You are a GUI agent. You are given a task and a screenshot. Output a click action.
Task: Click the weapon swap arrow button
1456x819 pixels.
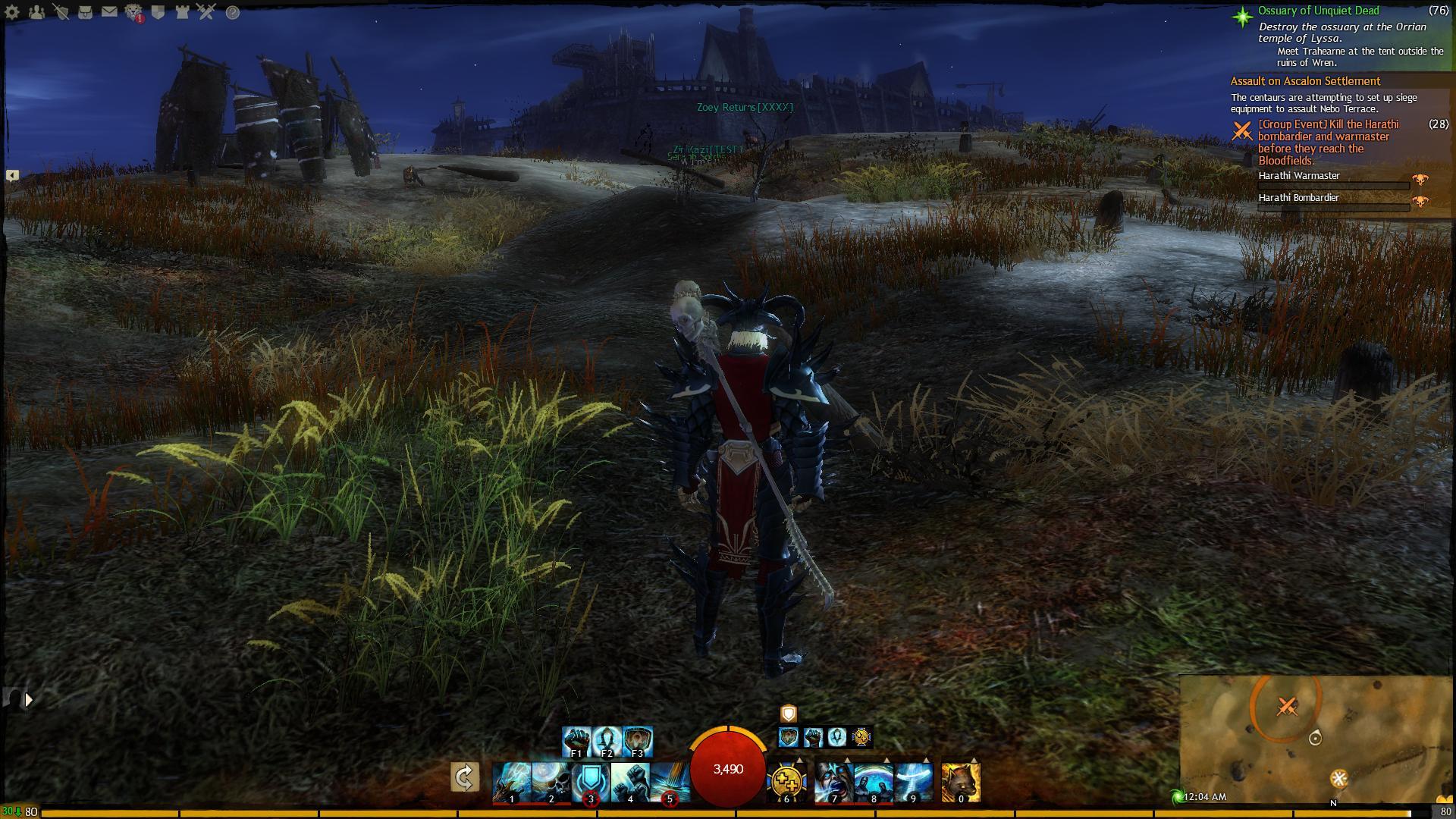click(464, 777)
